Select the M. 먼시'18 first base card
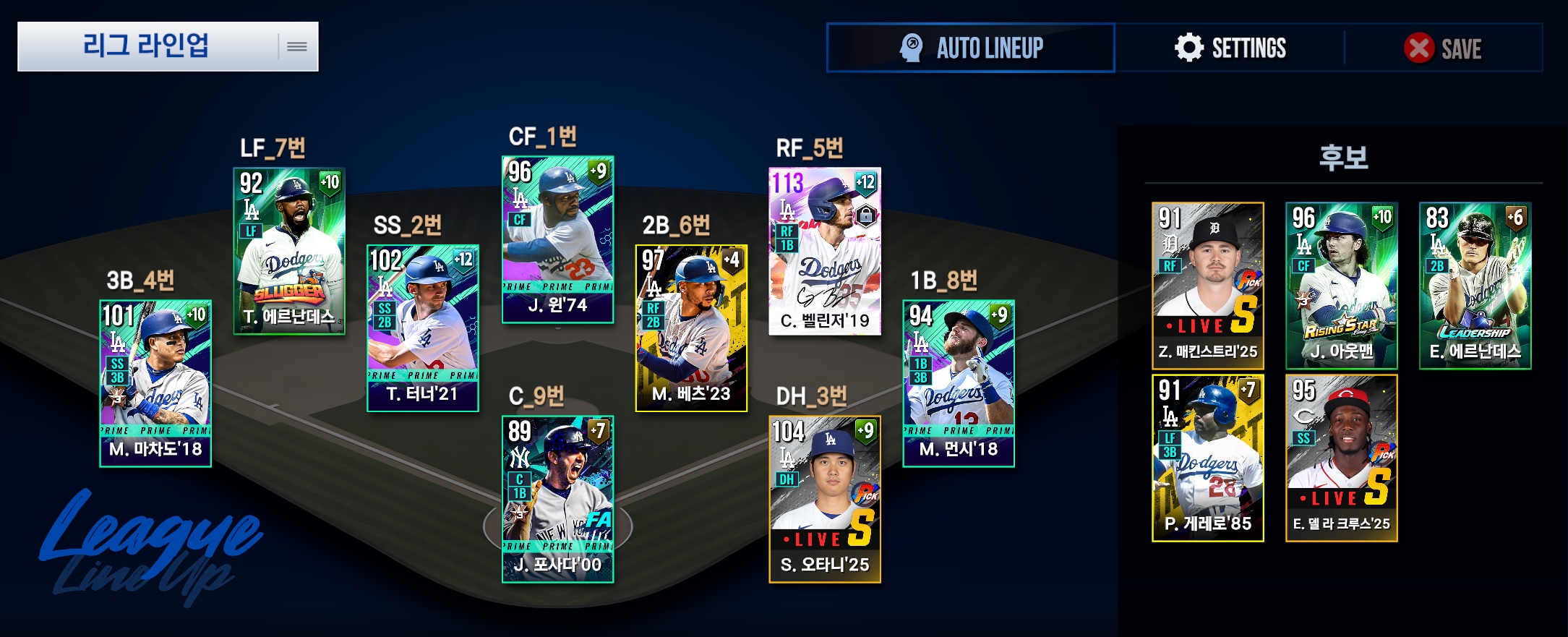This screenshot has height=637, width=1568. [959, 383]
